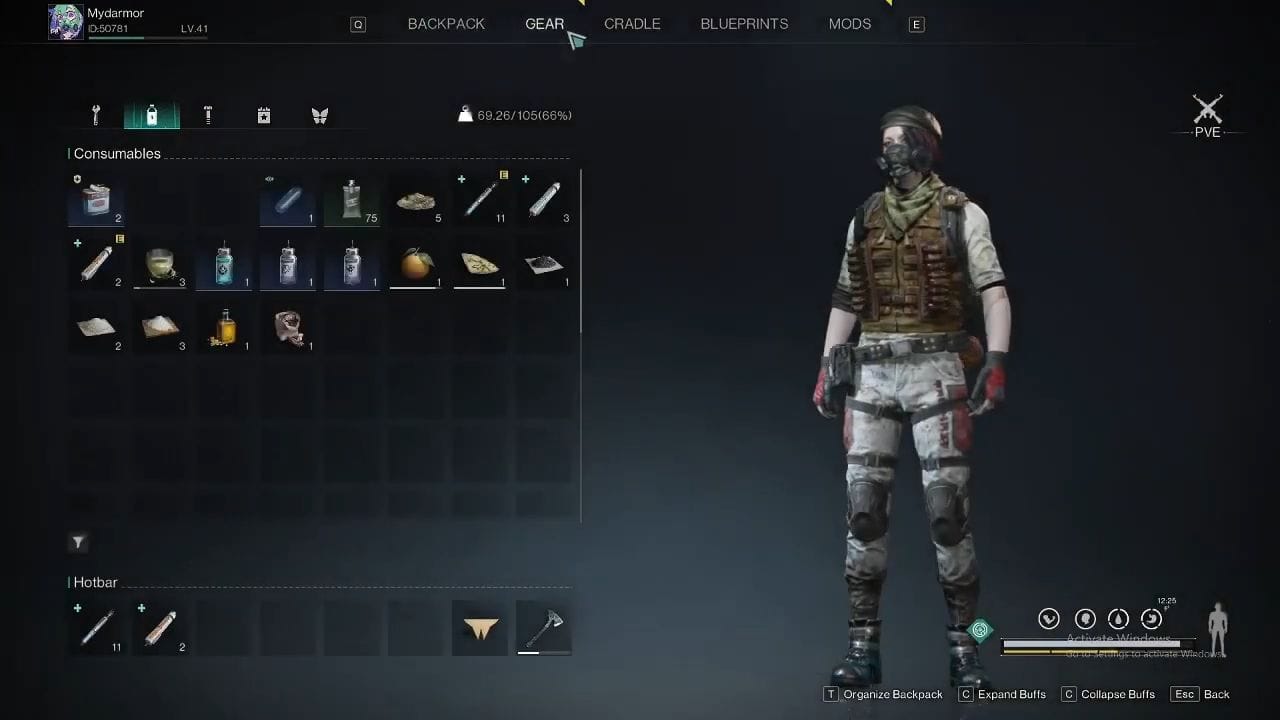The height and width of the screenshot is (720, 1280).
Task: Click the crossed-weapons PVE icon
Action: 1208,110
